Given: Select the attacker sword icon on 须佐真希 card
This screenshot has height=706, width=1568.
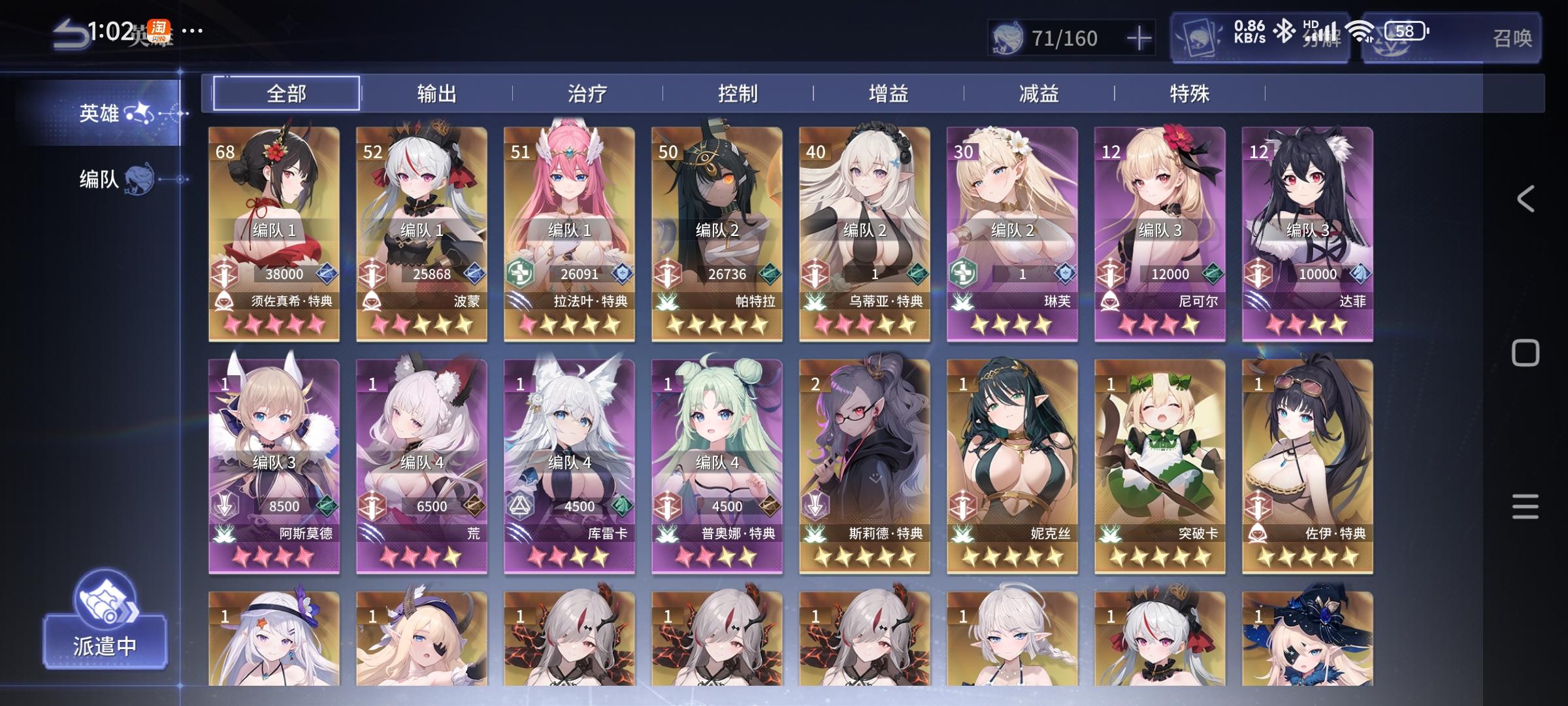Looking at the screenshot, I should [223, 273].
